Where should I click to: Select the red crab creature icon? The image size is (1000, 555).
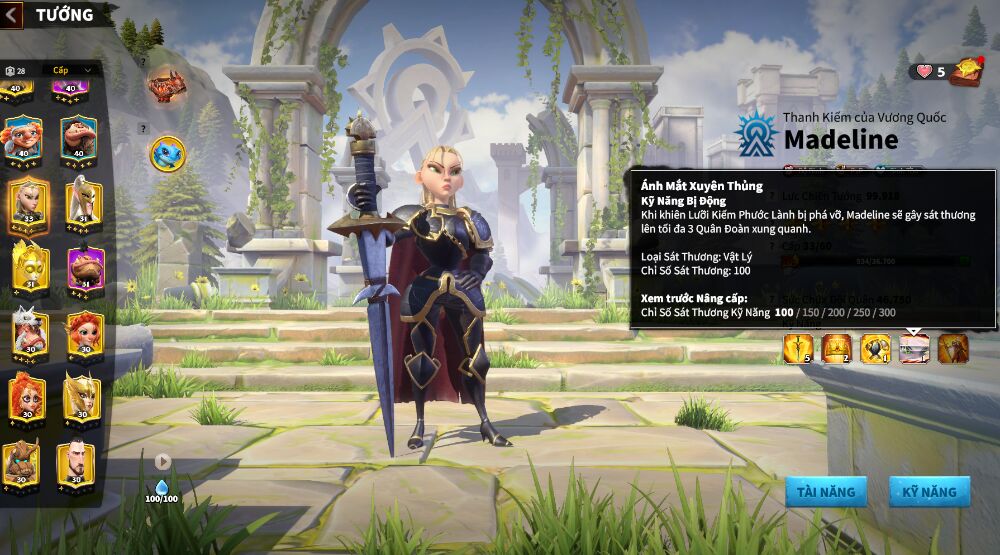click(166, 87)
